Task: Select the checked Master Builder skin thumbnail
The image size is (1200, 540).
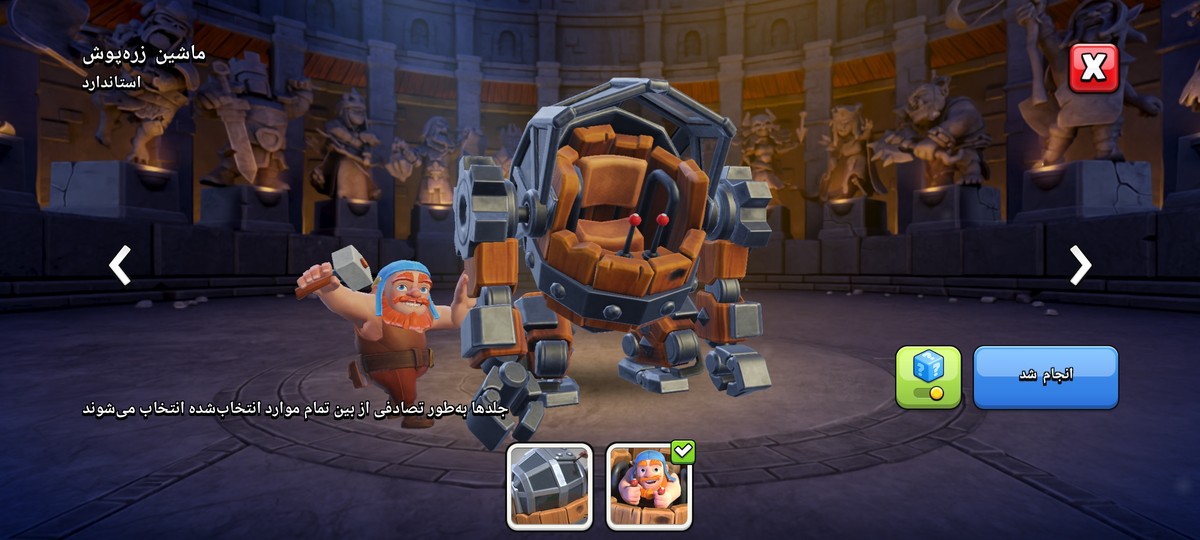Action: click(648, 486)
